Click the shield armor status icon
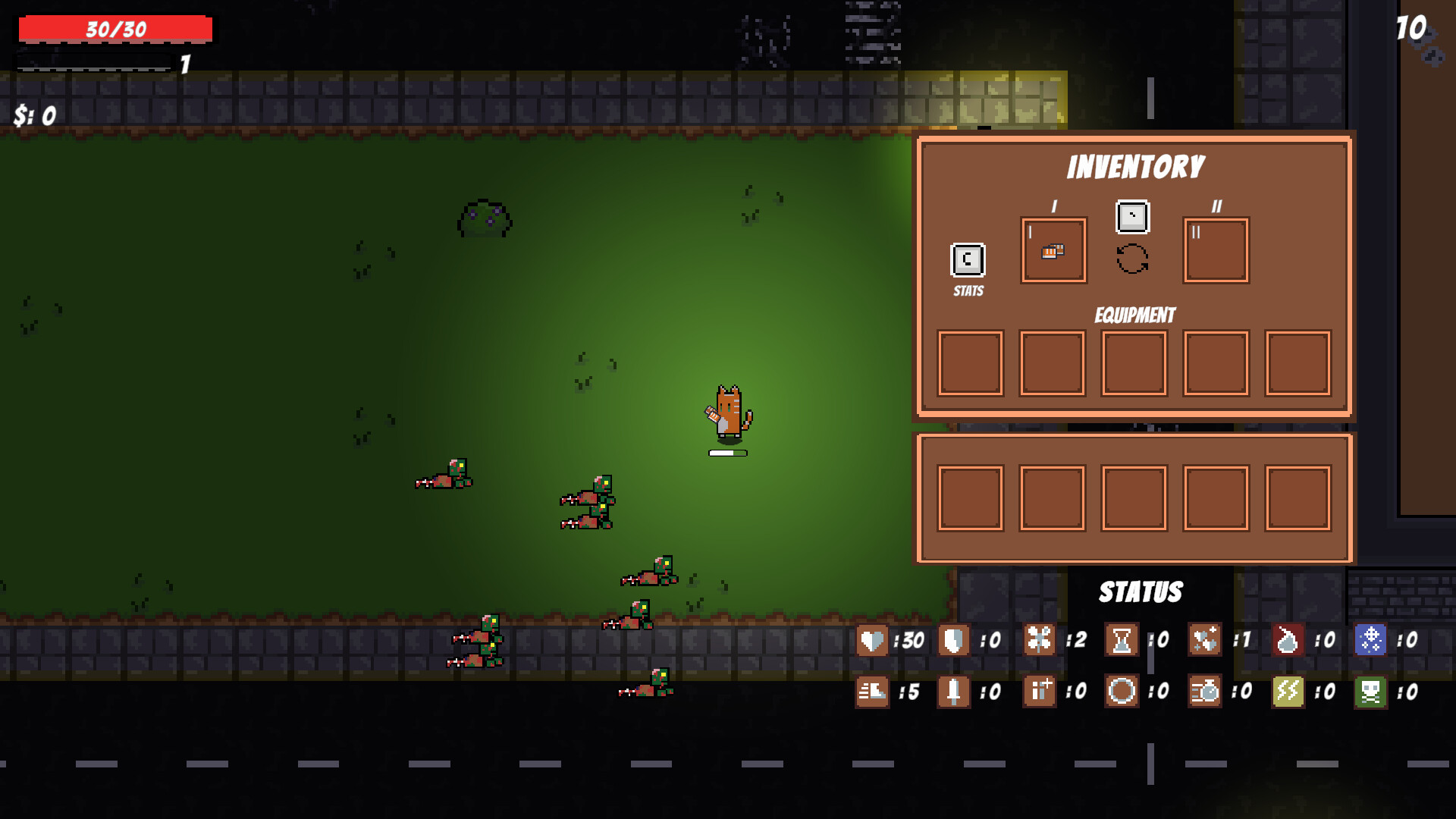 tap(952, 641)
